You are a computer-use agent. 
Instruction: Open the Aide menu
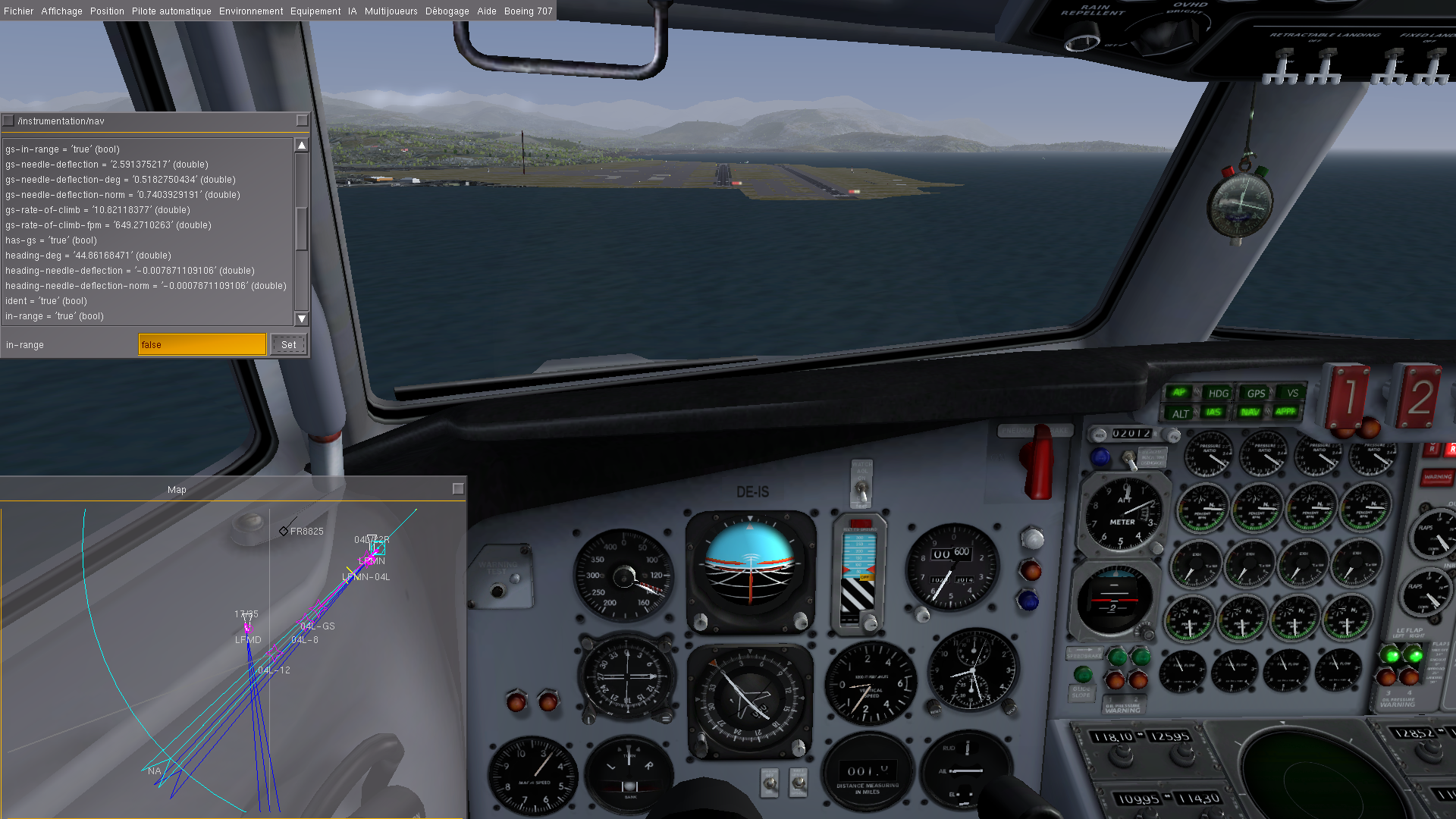point(487,11)
